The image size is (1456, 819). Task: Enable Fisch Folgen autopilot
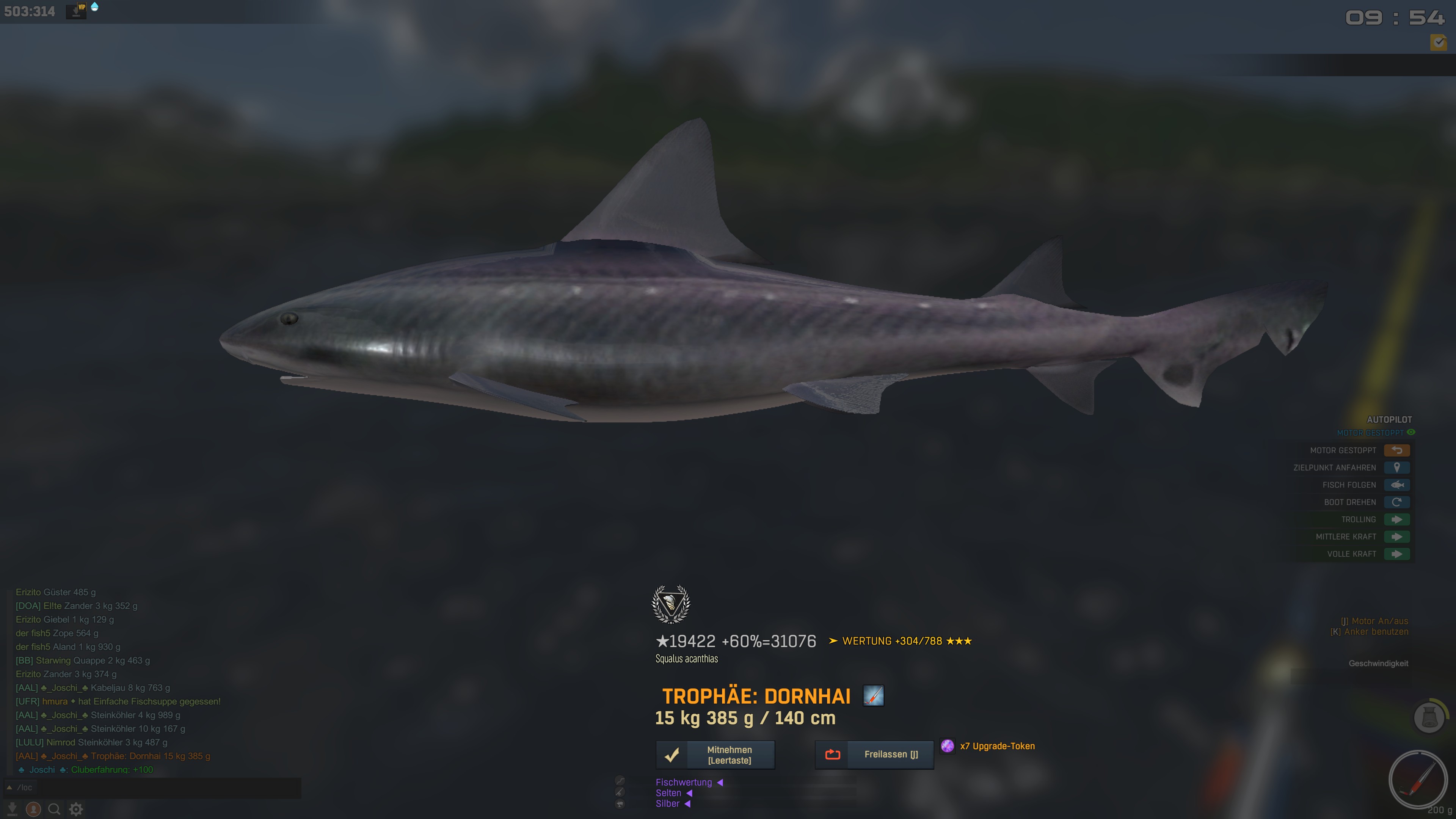tap(1396, 485)
